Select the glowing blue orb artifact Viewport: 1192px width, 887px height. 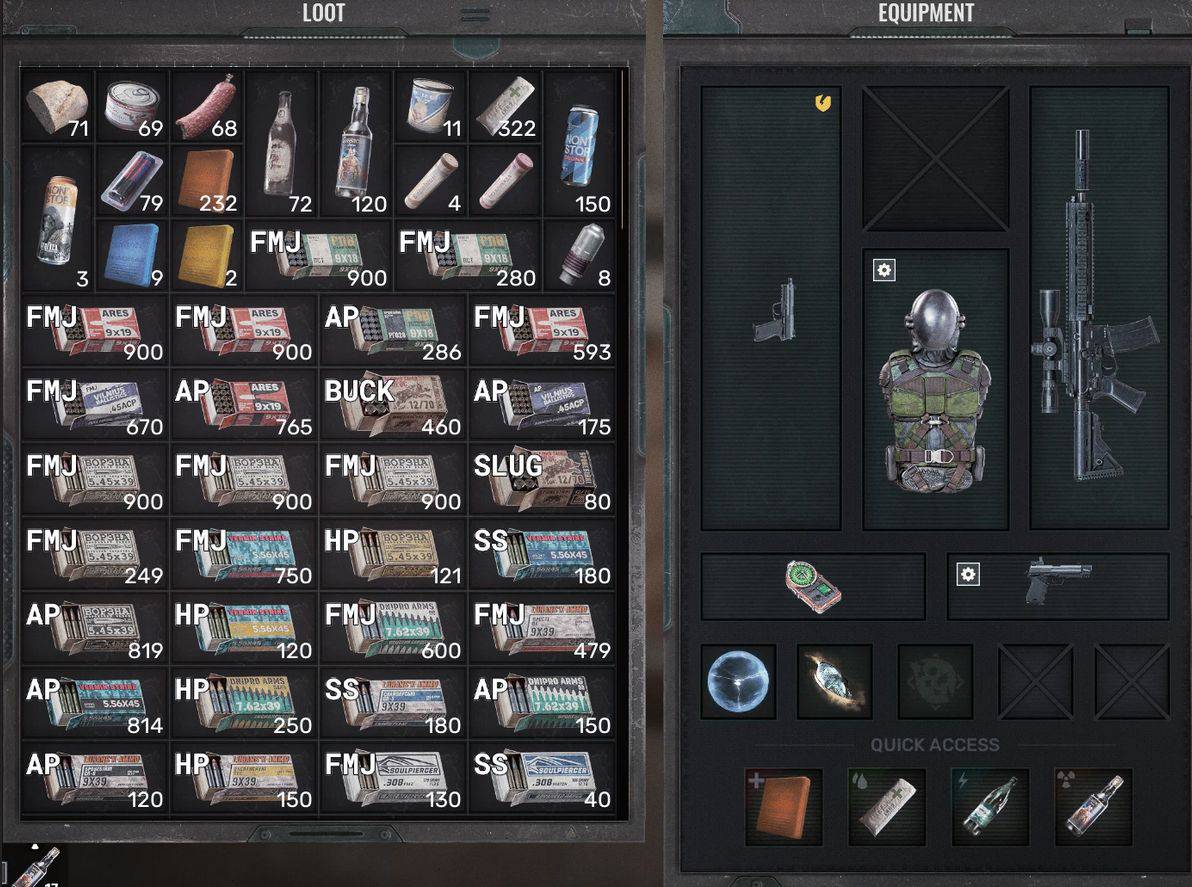point(738,681)
